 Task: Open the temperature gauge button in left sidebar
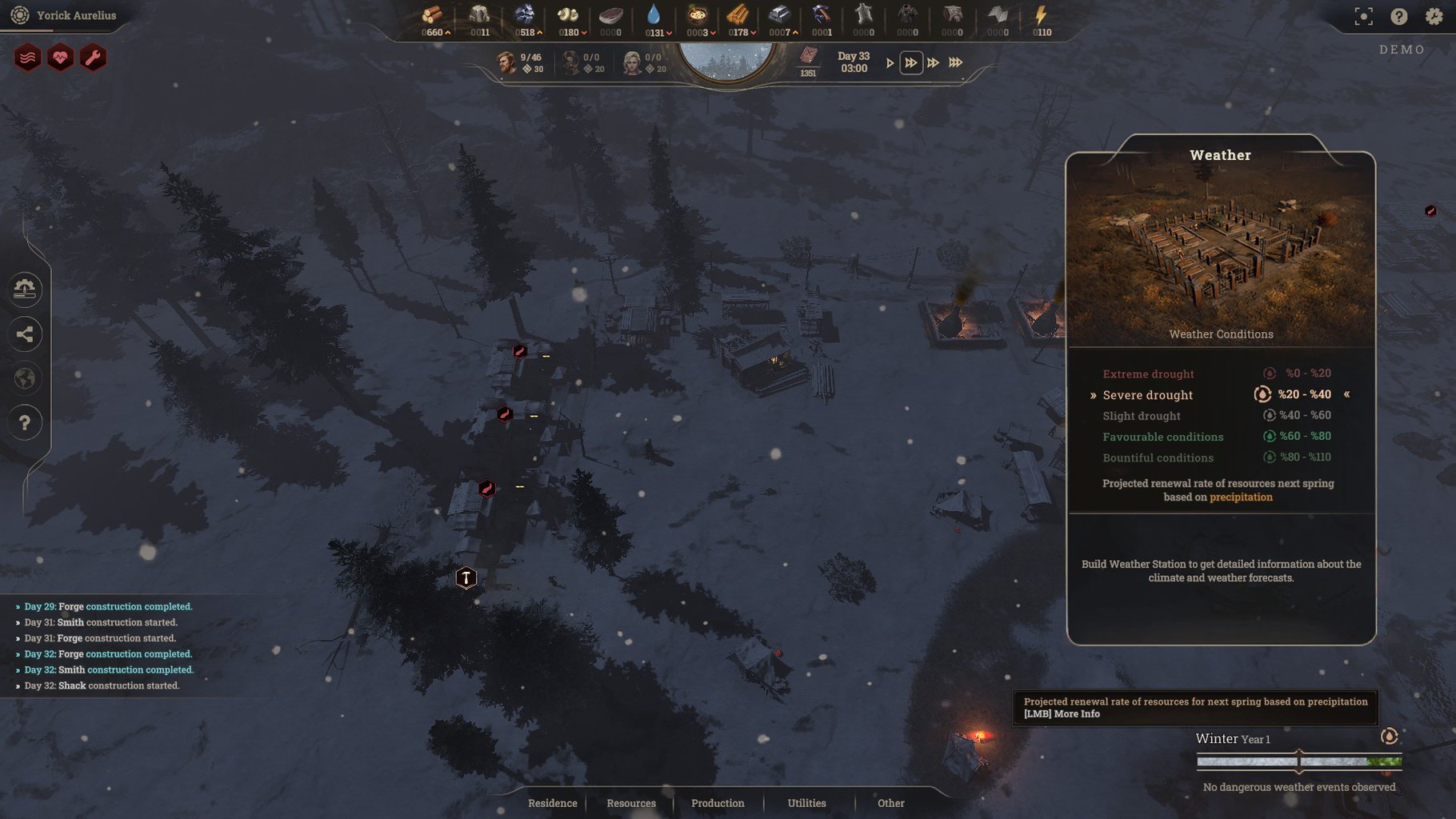point(25,289)
